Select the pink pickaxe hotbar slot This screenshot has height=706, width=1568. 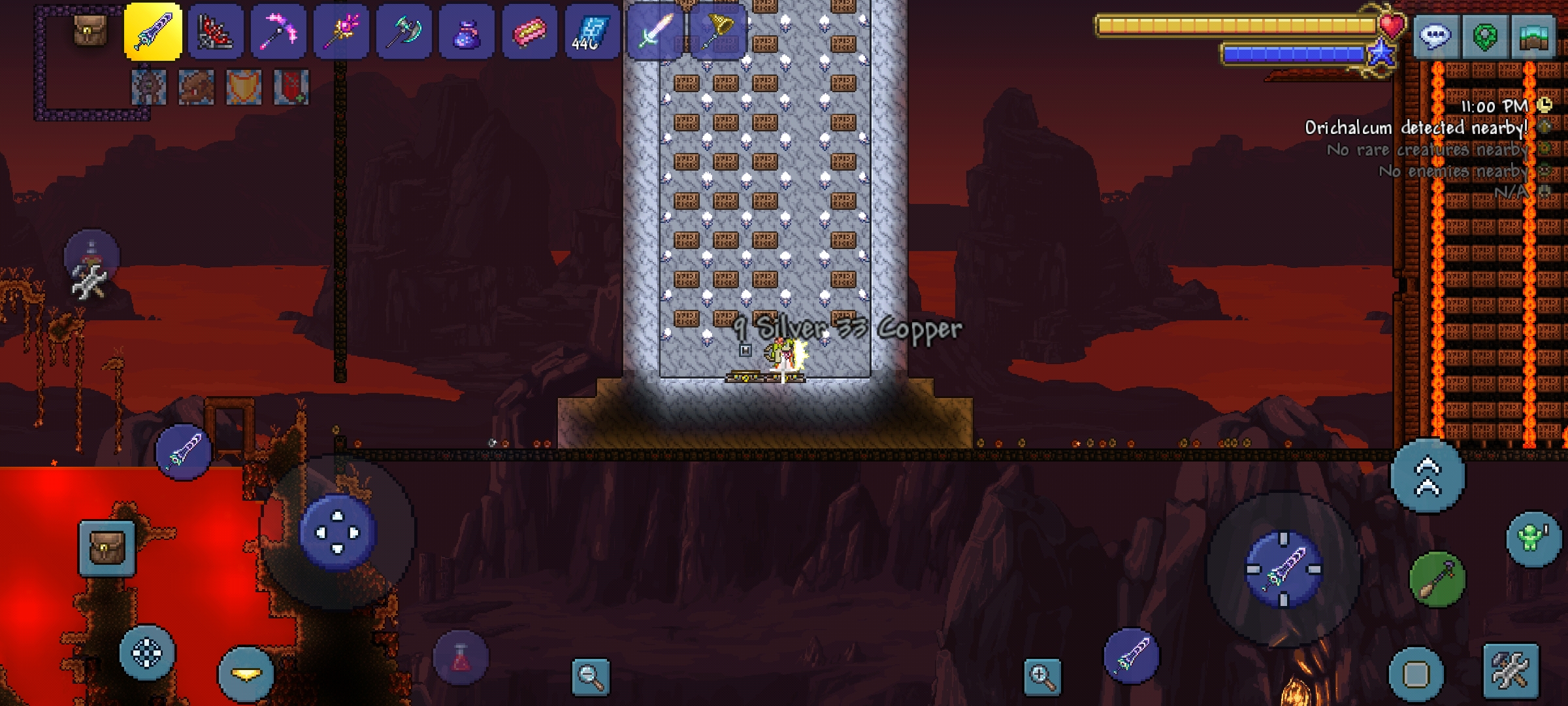278,32
